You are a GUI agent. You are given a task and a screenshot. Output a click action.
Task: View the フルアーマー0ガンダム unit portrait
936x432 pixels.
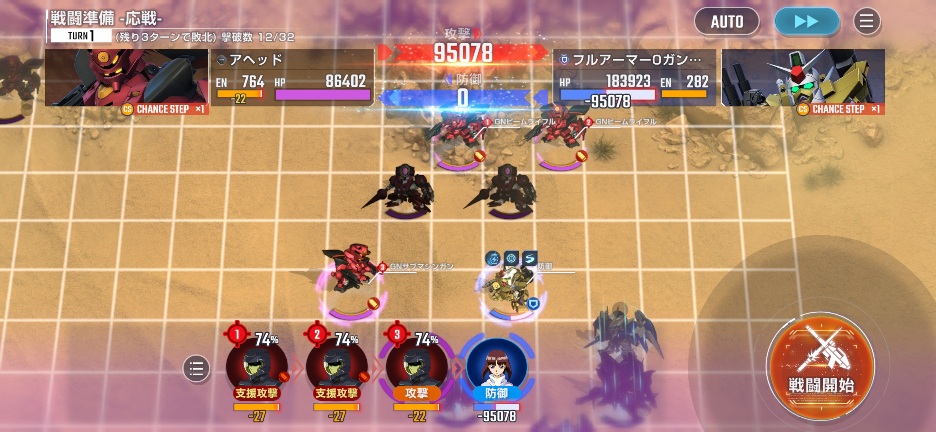click(x=803, y=78)
